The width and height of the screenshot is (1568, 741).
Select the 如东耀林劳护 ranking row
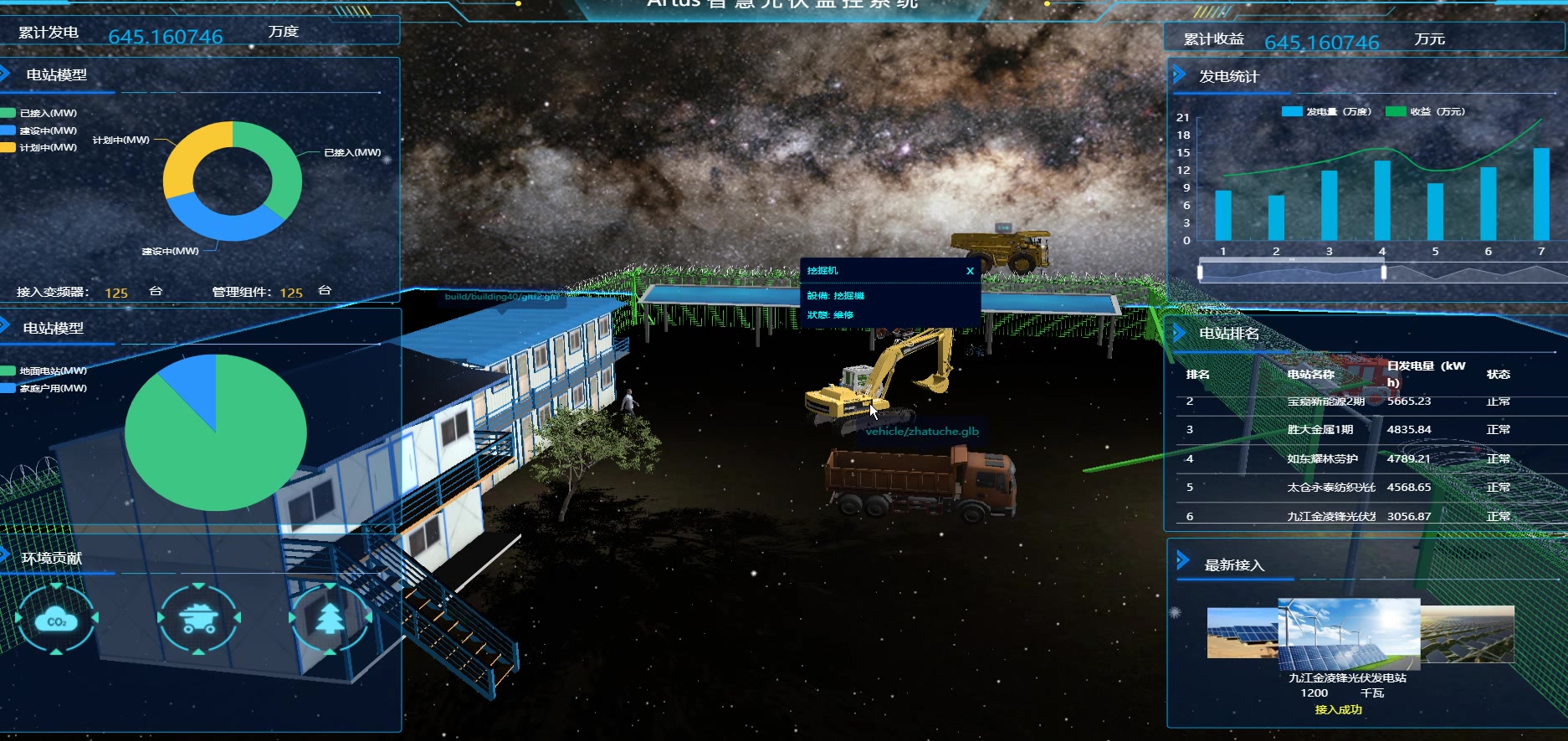tap(1347, 458)
